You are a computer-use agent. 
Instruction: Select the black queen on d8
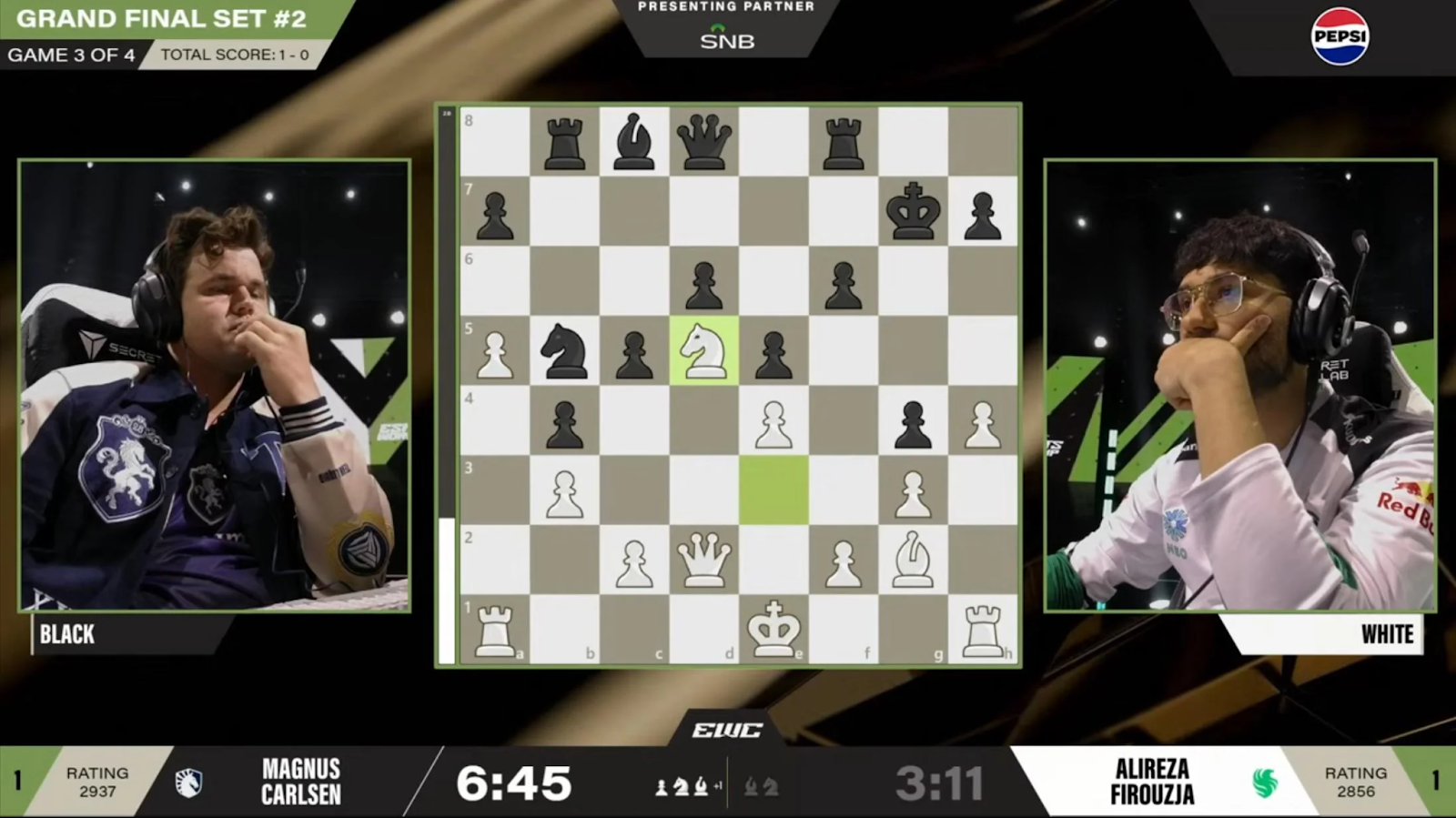tap(703, 142)
